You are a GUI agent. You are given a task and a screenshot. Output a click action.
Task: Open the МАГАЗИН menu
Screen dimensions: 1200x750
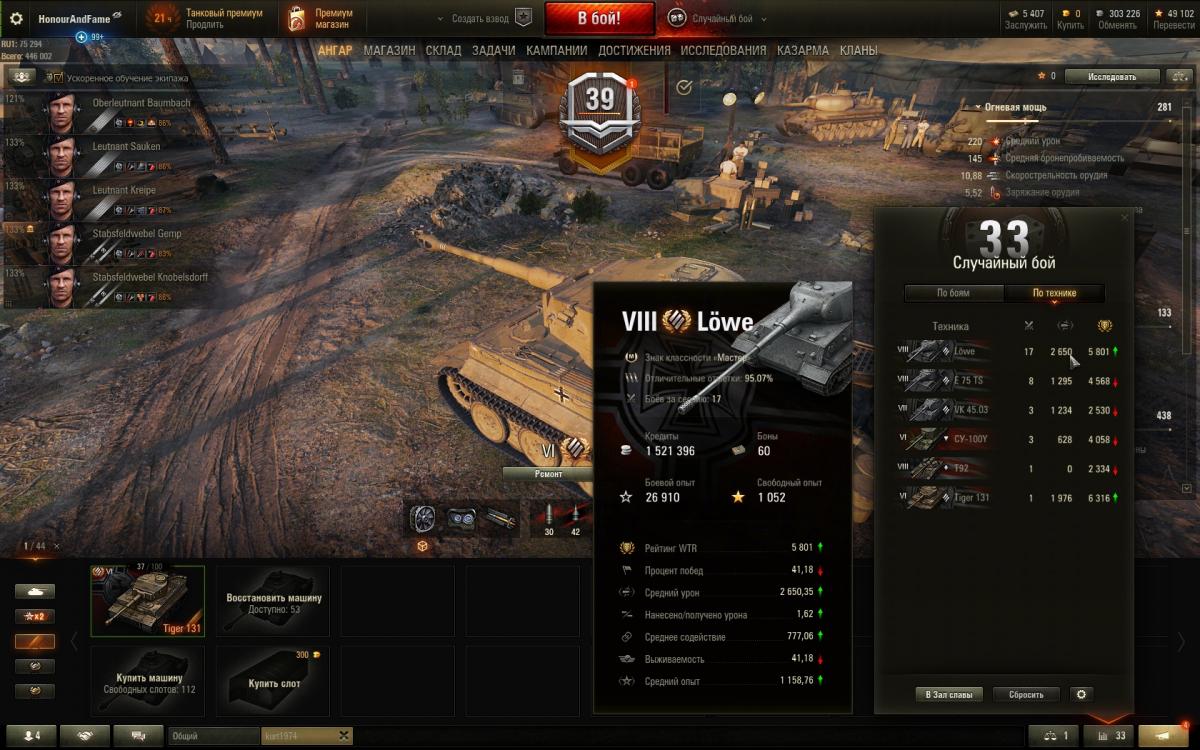(x=389, y=50)
